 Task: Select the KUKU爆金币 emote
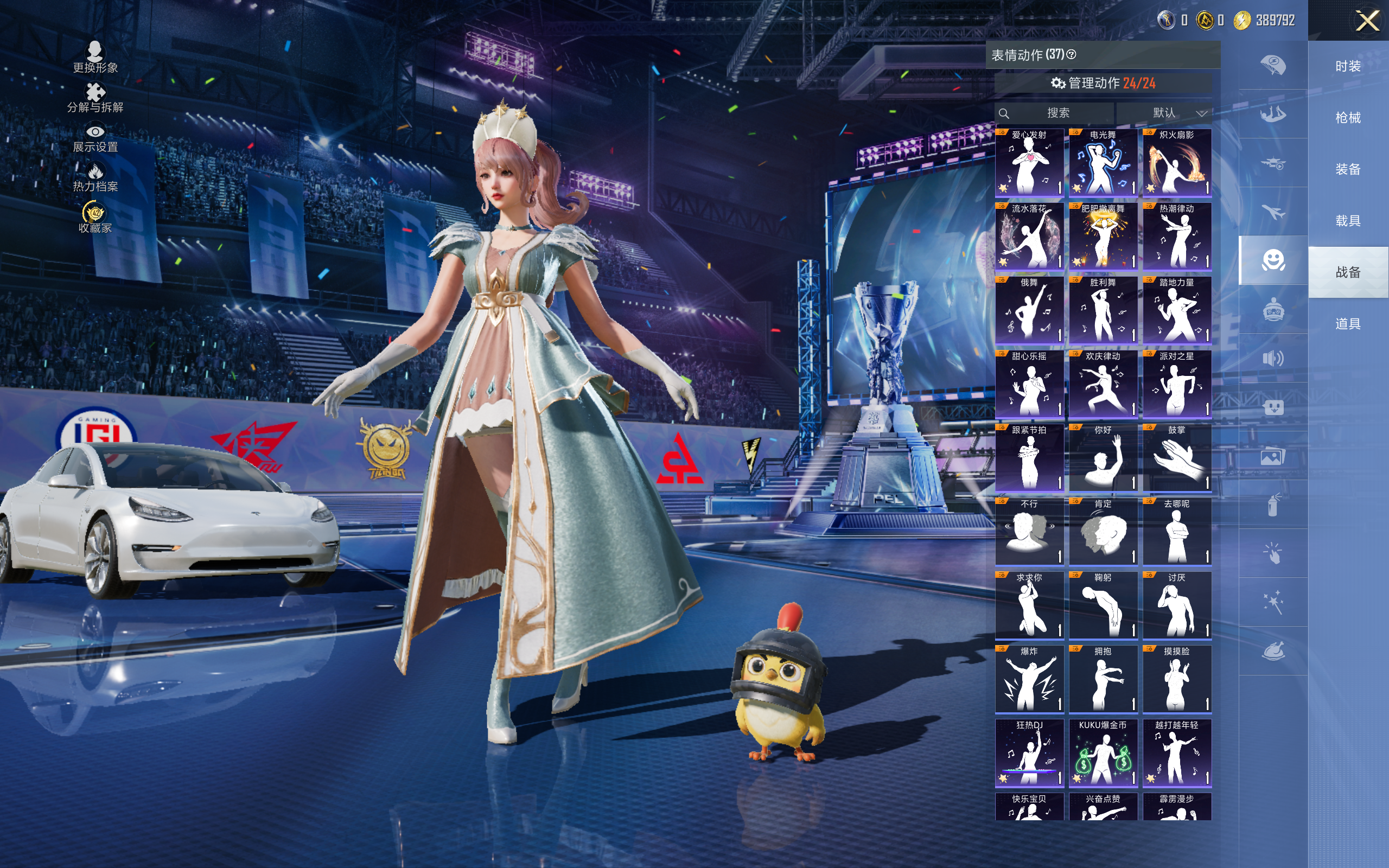[x=1103, y=752]
